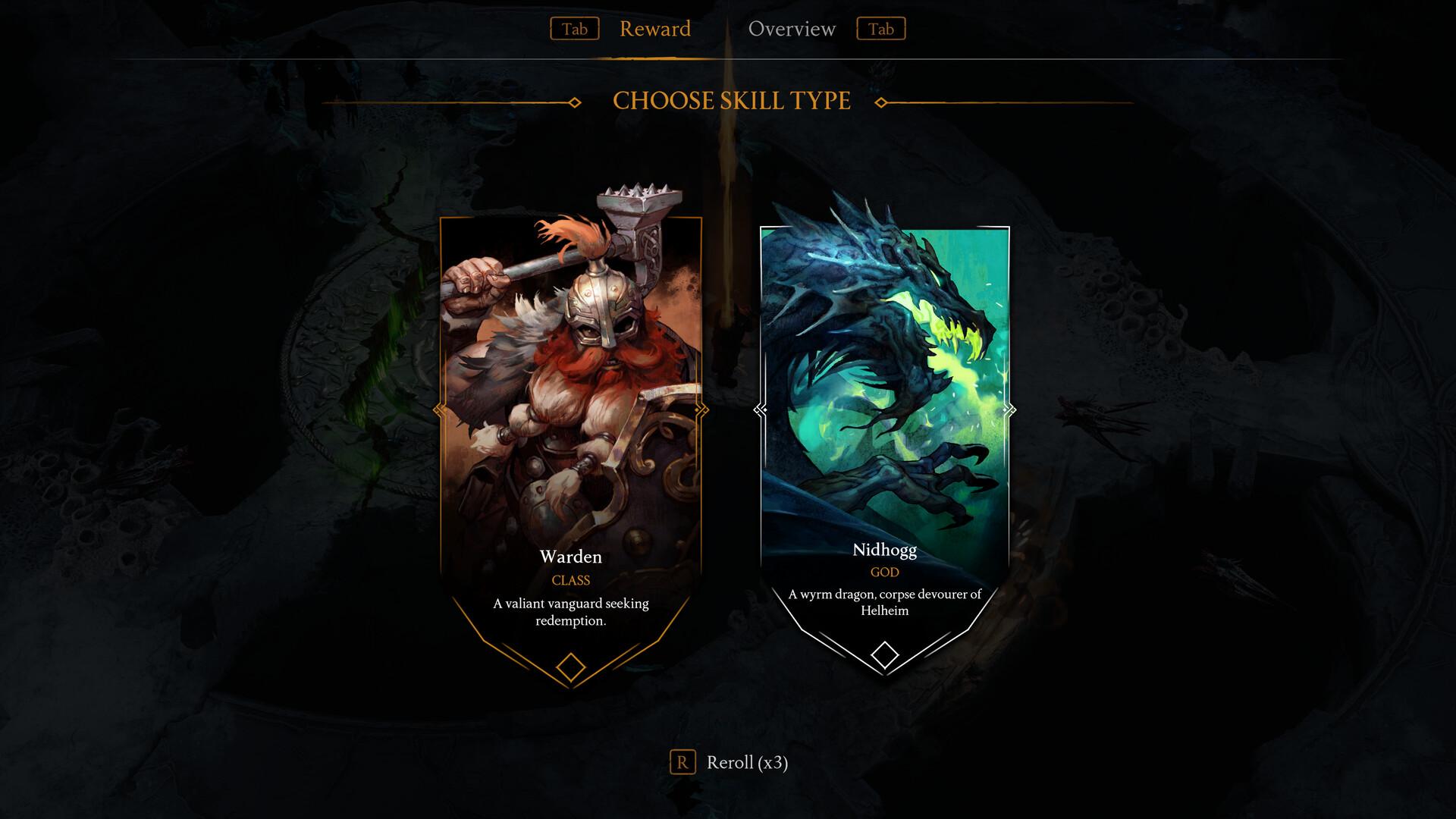This screenshot has width=1456, height=819.
Task: Click the right Tab keycap icon
Action: tap(881, 30)
